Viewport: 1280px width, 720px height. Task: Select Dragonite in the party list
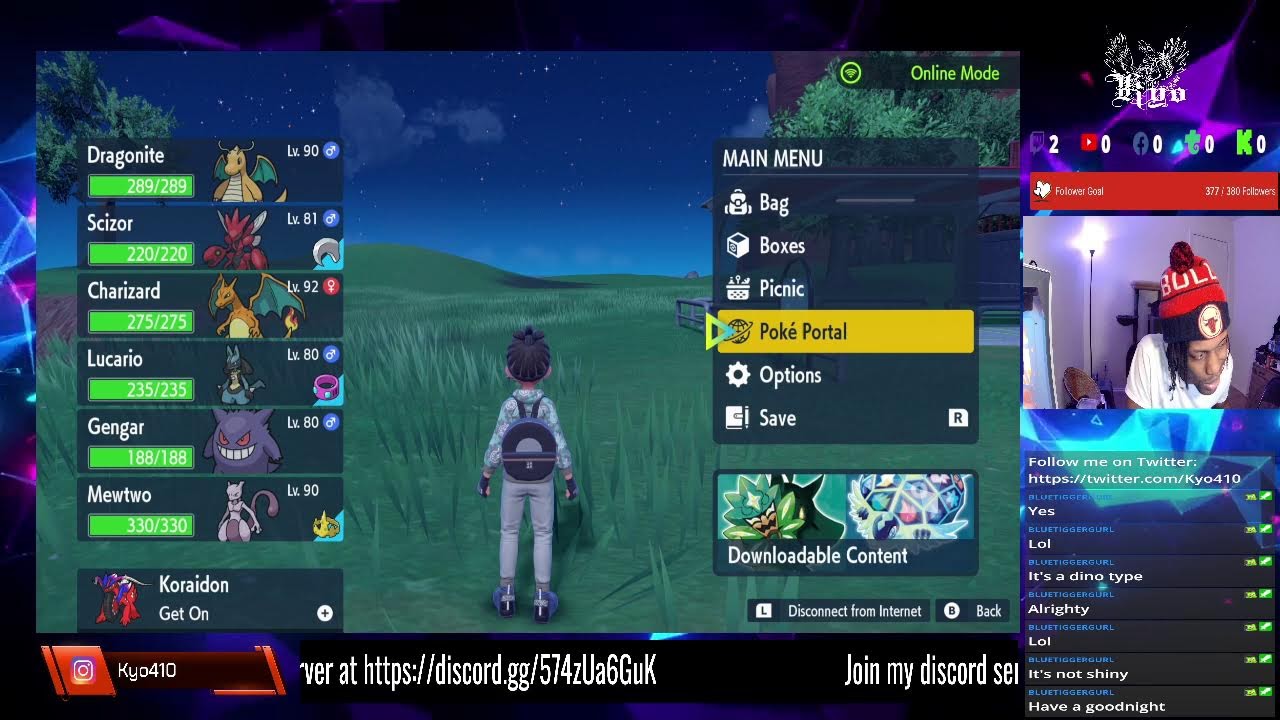click(x=210, y=170)
